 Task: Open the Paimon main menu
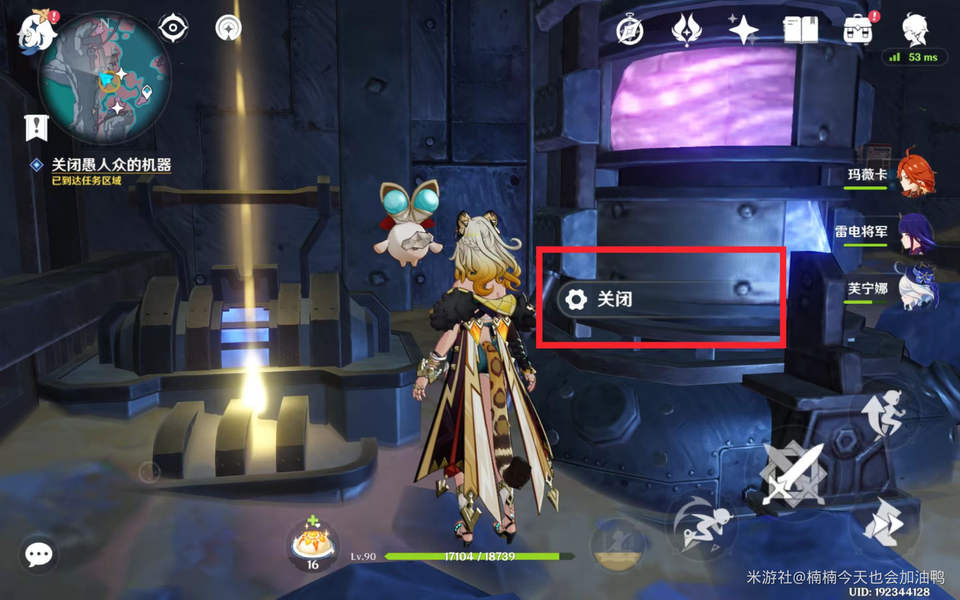point(36,31)
